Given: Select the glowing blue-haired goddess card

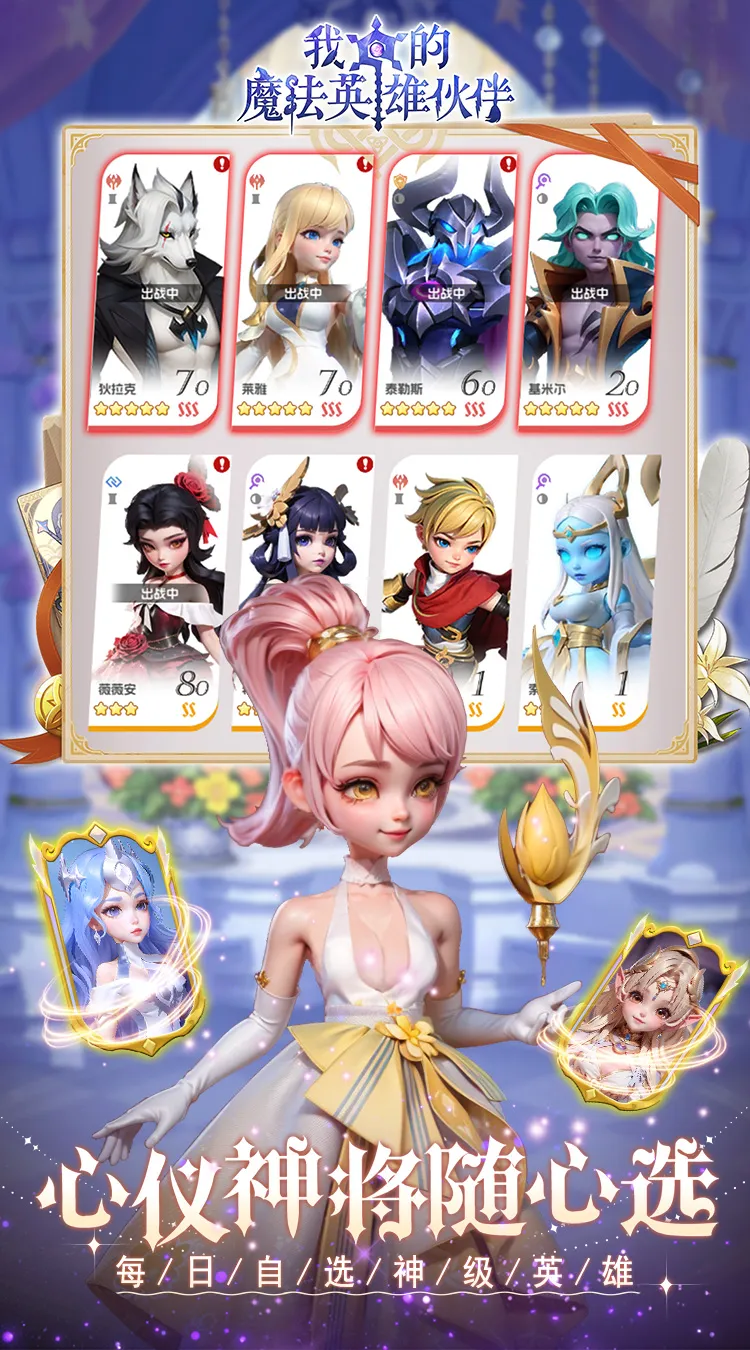Looking at the screenshot, I should pyautogui.click(x=113, y=935).
